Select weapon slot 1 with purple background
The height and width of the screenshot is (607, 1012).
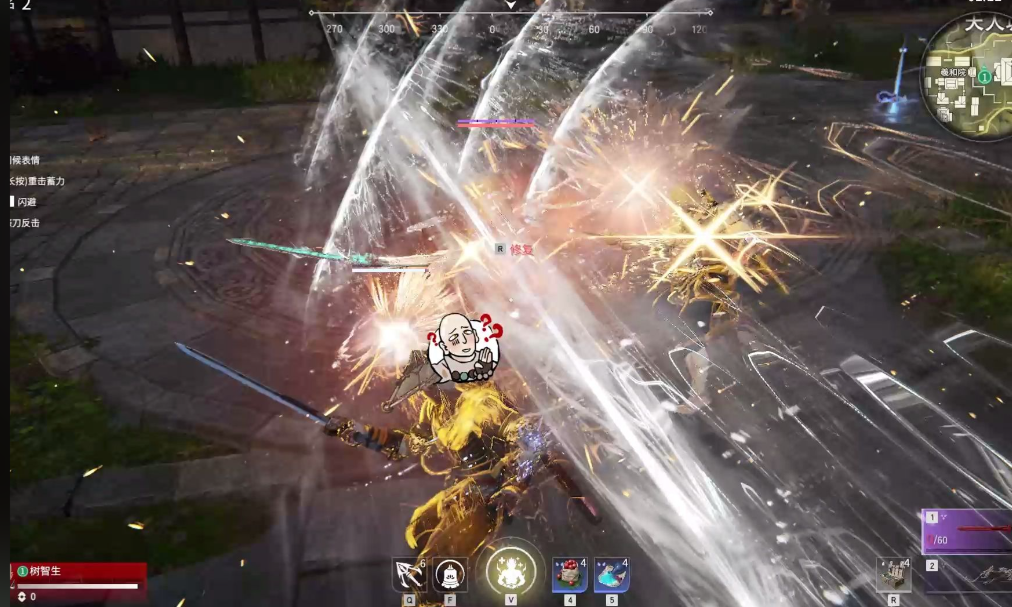(966, 530)
